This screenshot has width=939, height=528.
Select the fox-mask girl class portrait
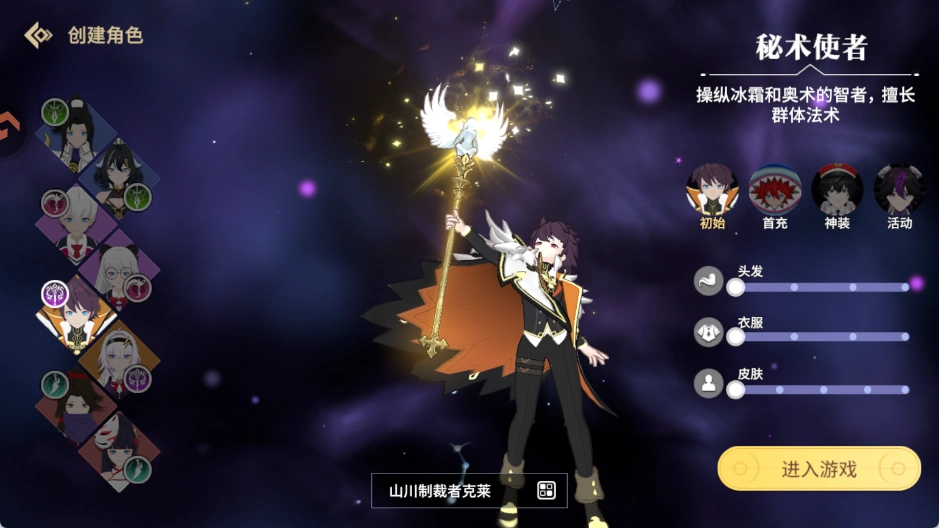pos(118,448)
